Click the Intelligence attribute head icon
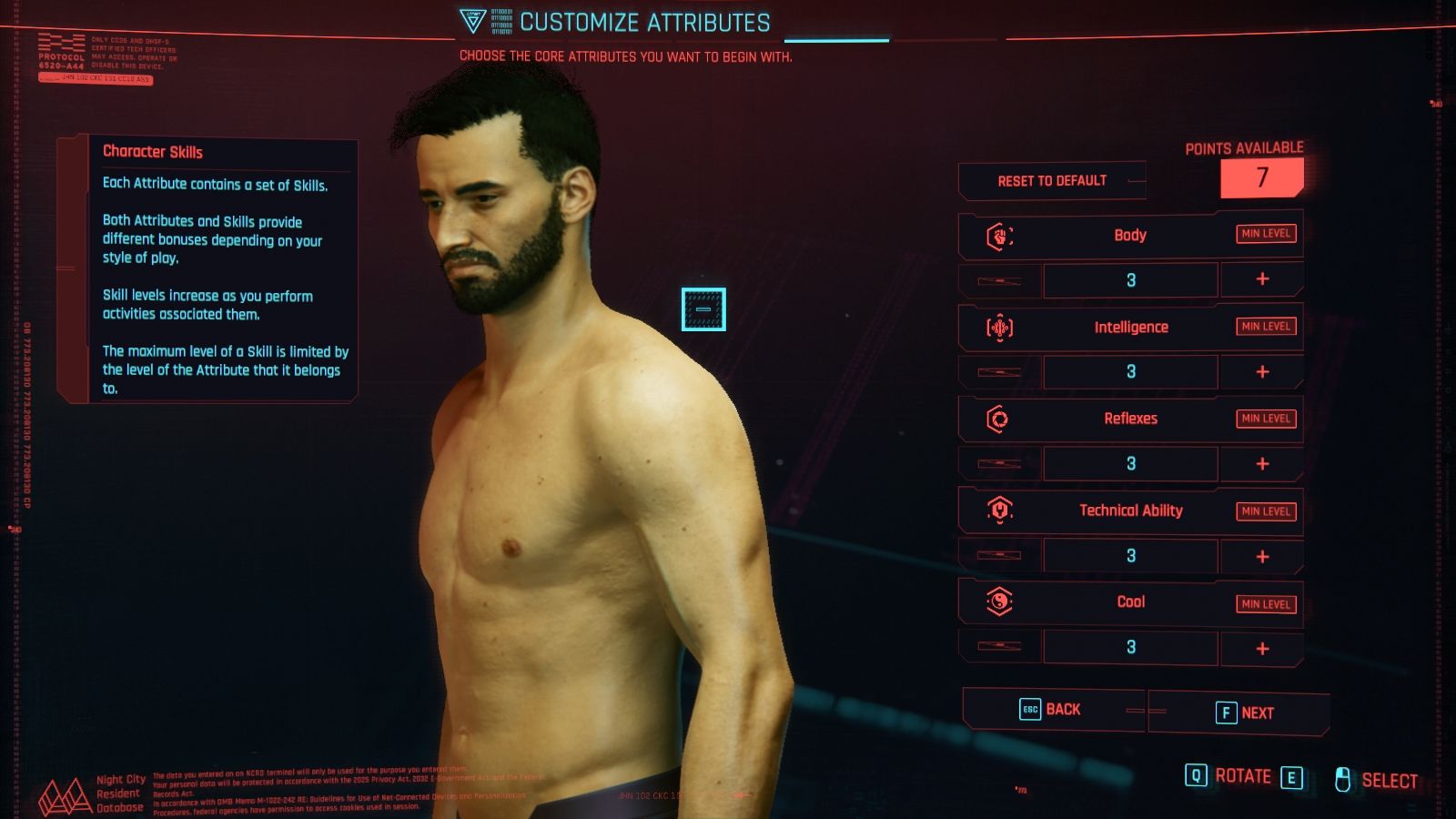1456x819 pixels. click(x=1000, y=327)
